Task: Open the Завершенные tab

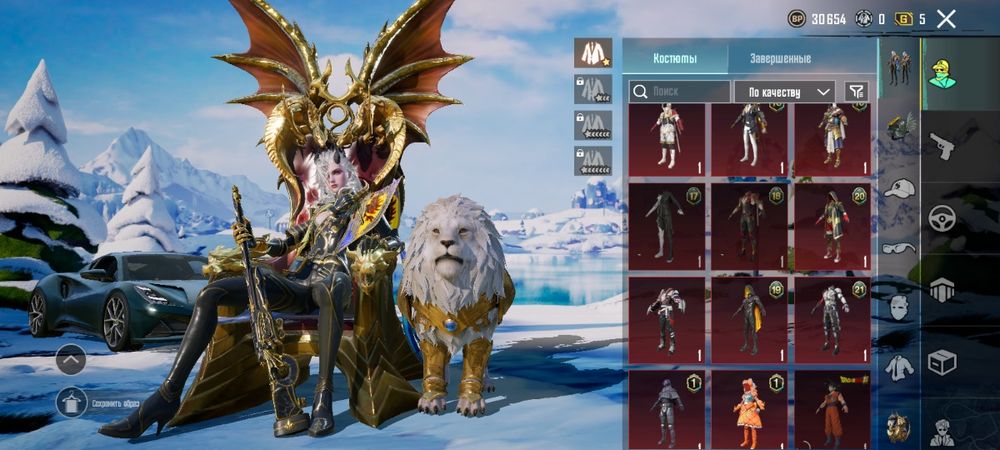Action: tap(783, 58)
